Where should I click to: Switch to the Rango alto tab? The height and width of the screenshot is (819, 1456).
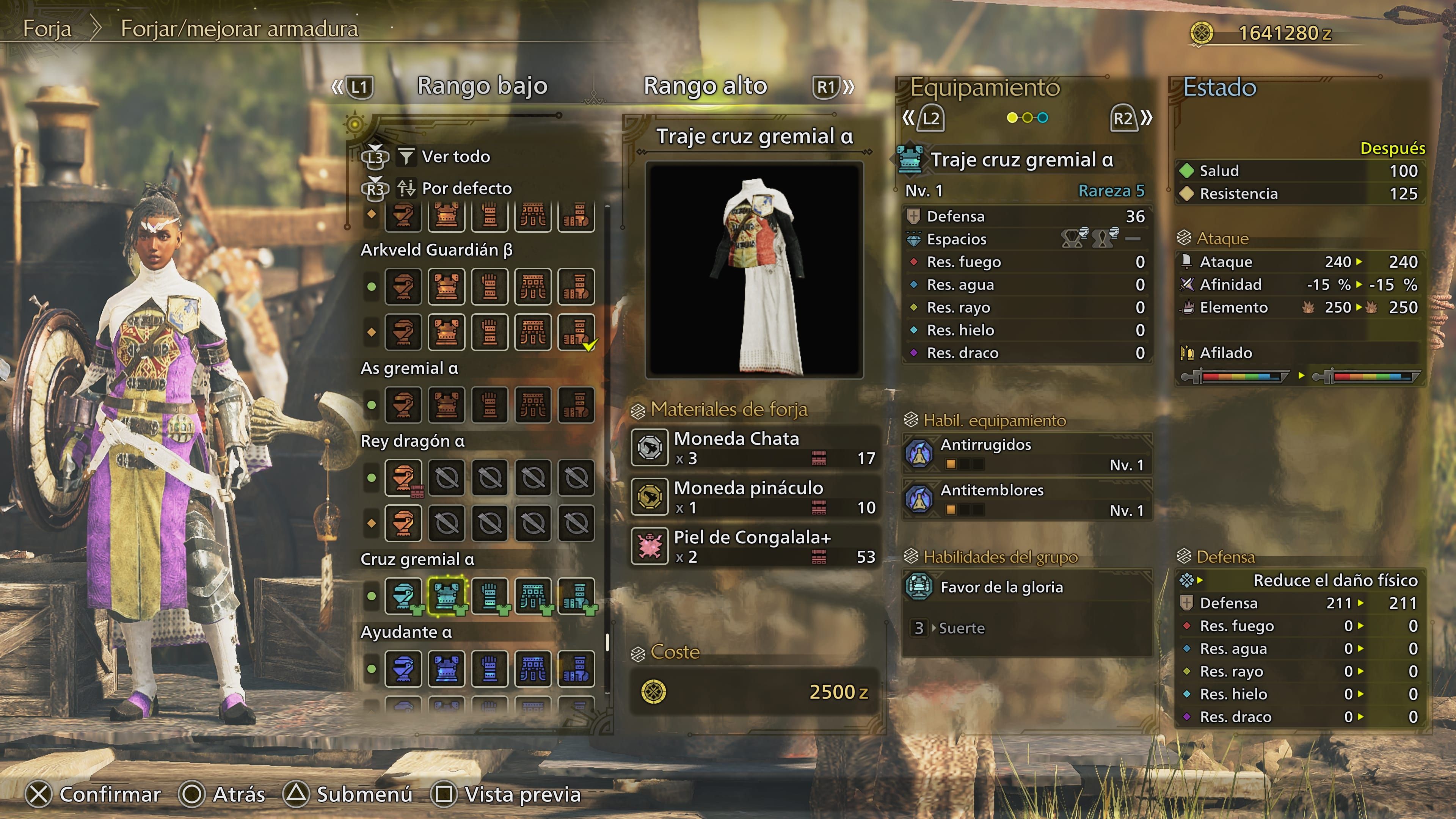(705, 86)
